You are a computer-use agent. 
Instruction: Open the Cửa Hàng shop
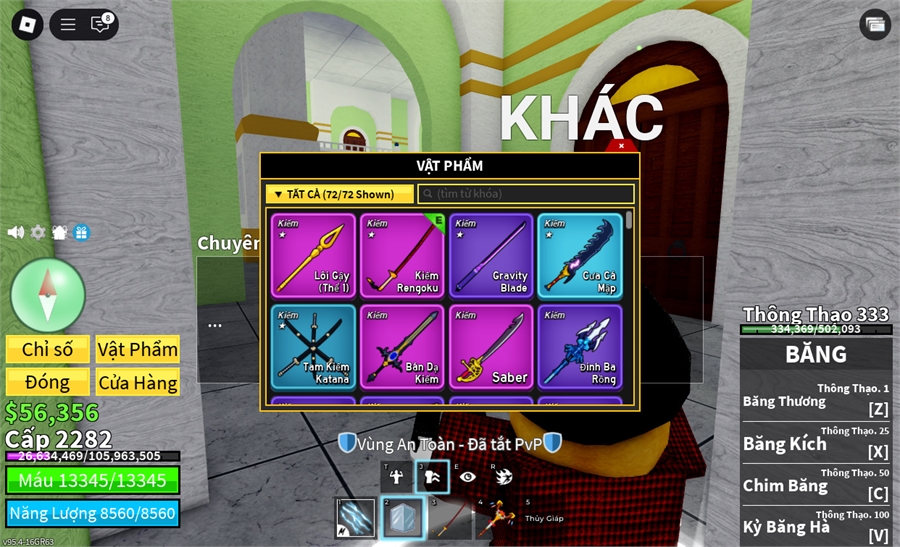[x=138, y=383]
